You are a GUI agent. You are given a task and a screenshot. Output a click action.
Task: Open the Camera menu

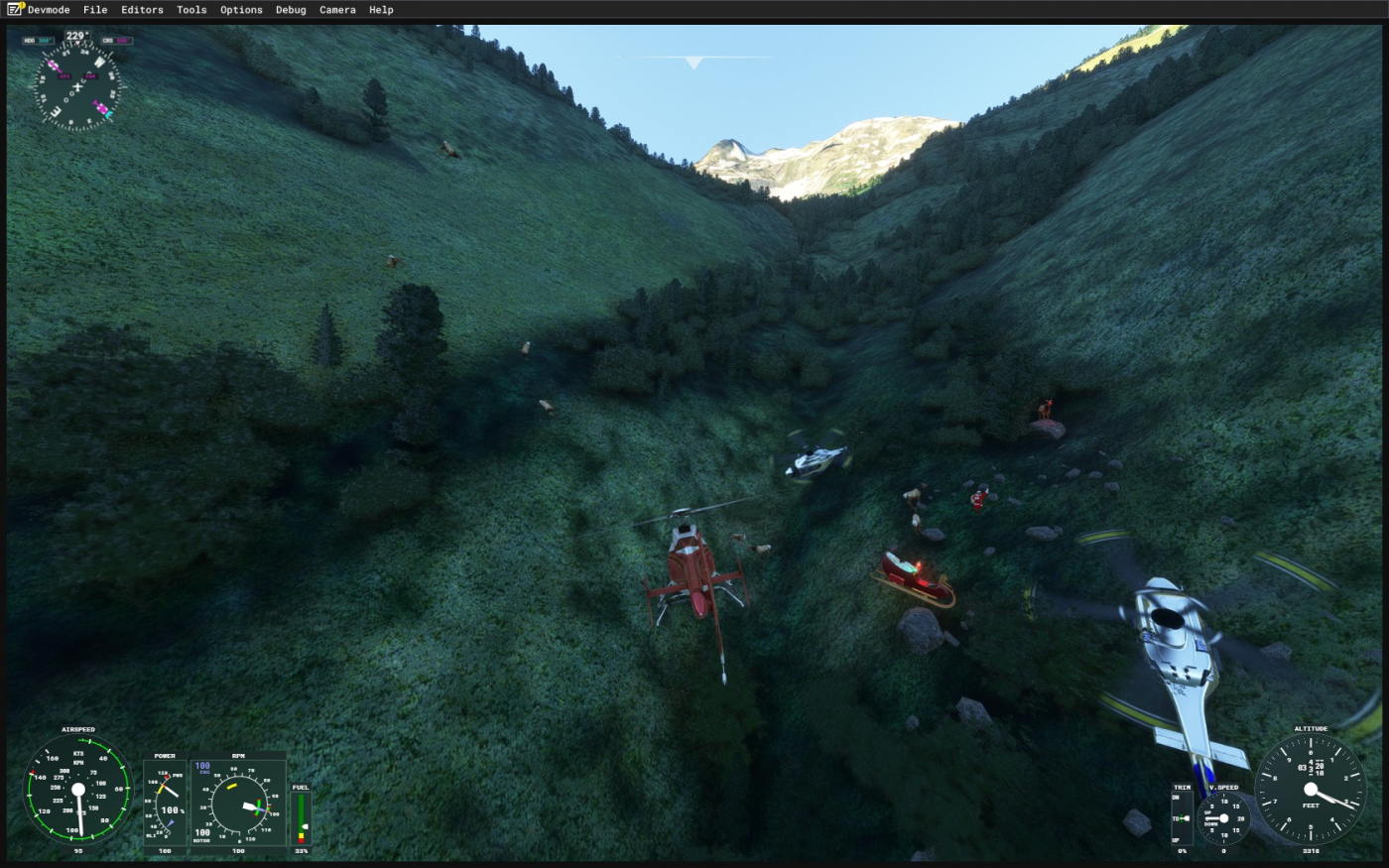click(337, 10)
